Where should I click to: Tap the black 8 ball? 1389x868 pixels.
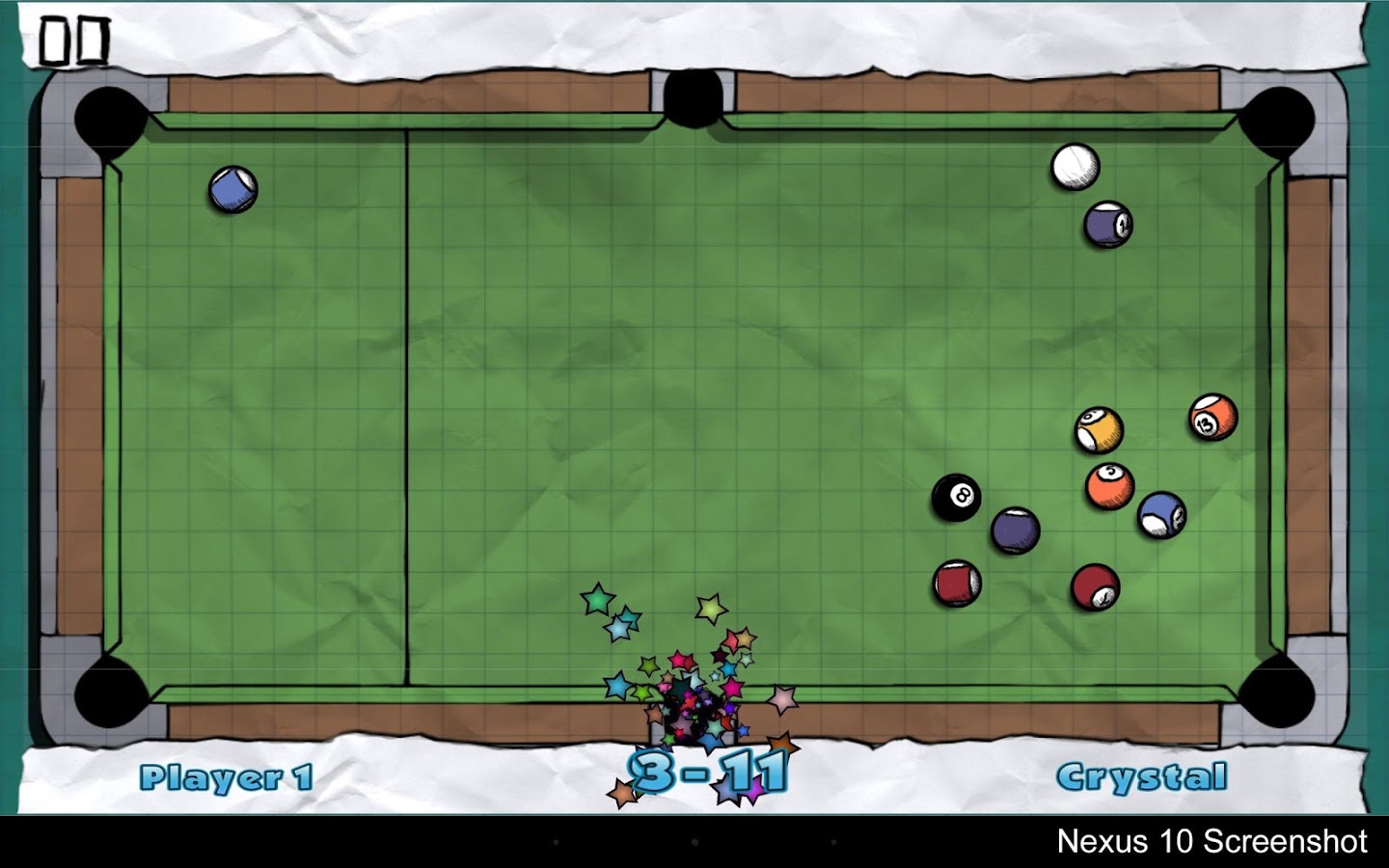click(956, 498)
